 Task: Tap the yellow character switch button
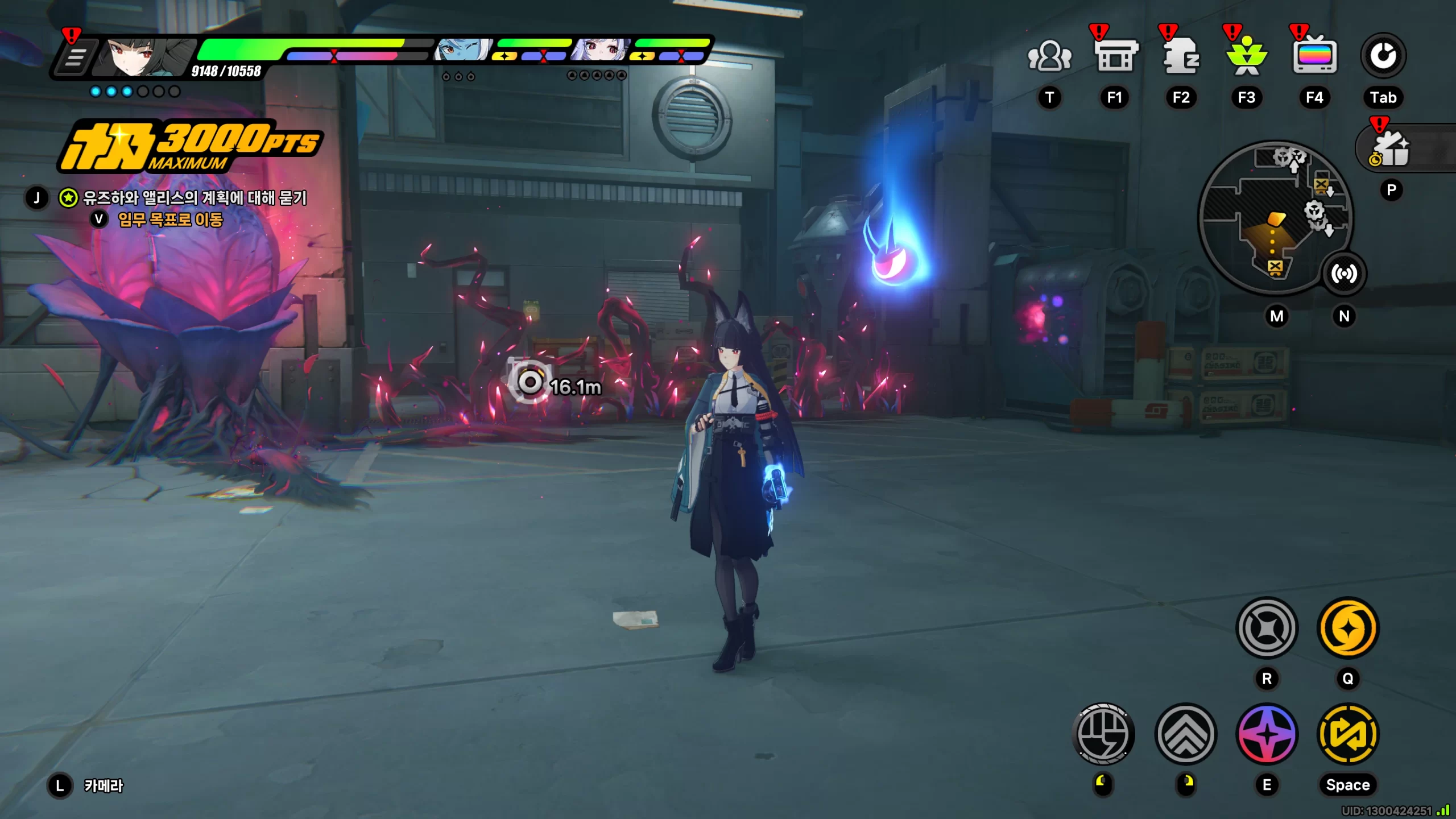click(1348, 734)
